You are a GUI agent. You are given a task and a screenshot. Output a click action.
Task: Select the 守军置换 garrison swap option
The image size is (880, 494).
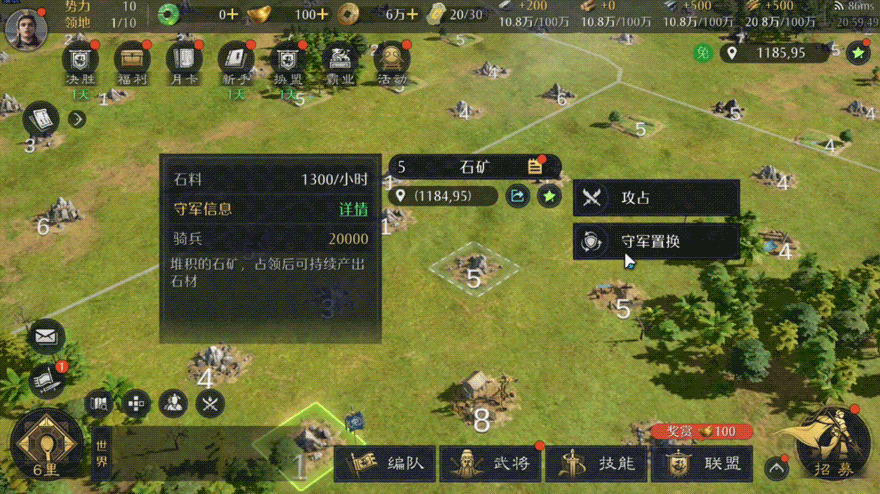655,241
